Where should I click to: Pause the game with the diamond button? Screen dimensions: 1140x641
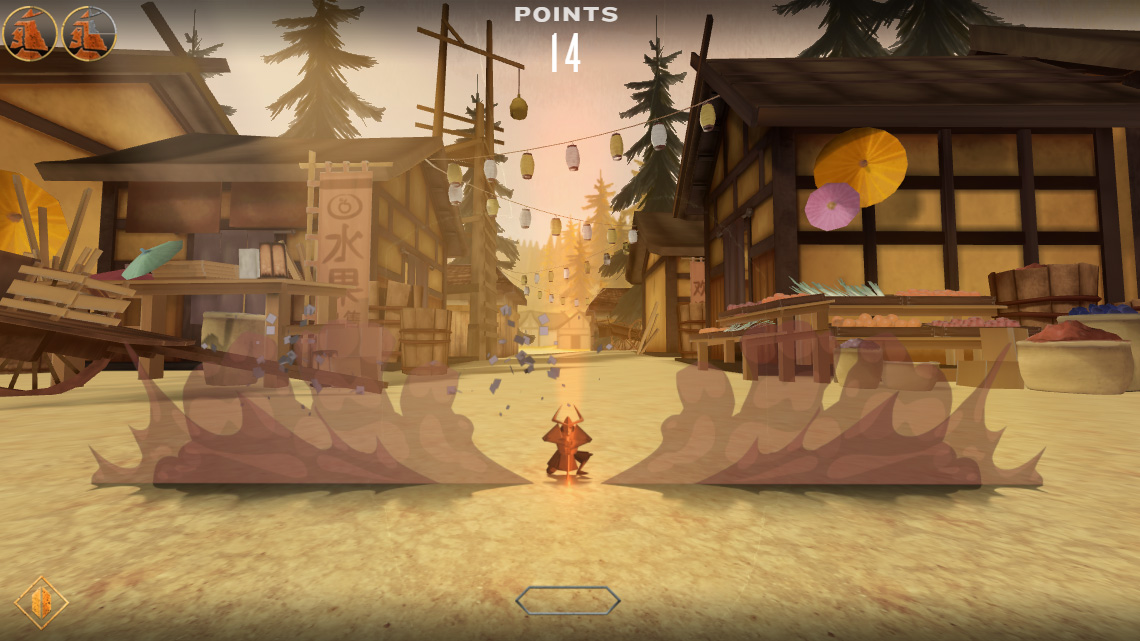pyautogui.click(x=41, y=602)
